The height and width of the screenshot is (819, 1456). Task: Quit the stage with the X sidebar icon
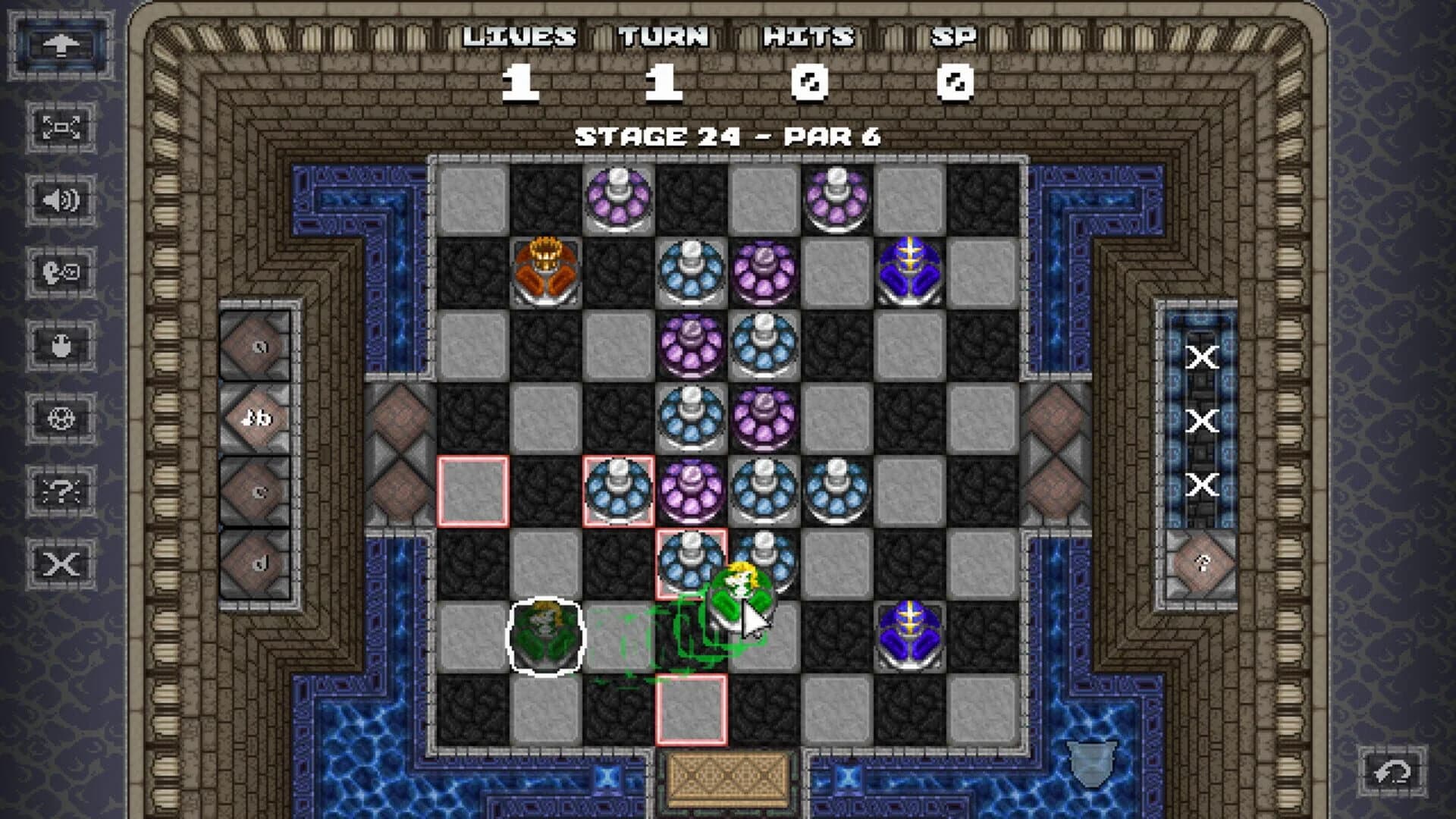(x=62, y=563)
